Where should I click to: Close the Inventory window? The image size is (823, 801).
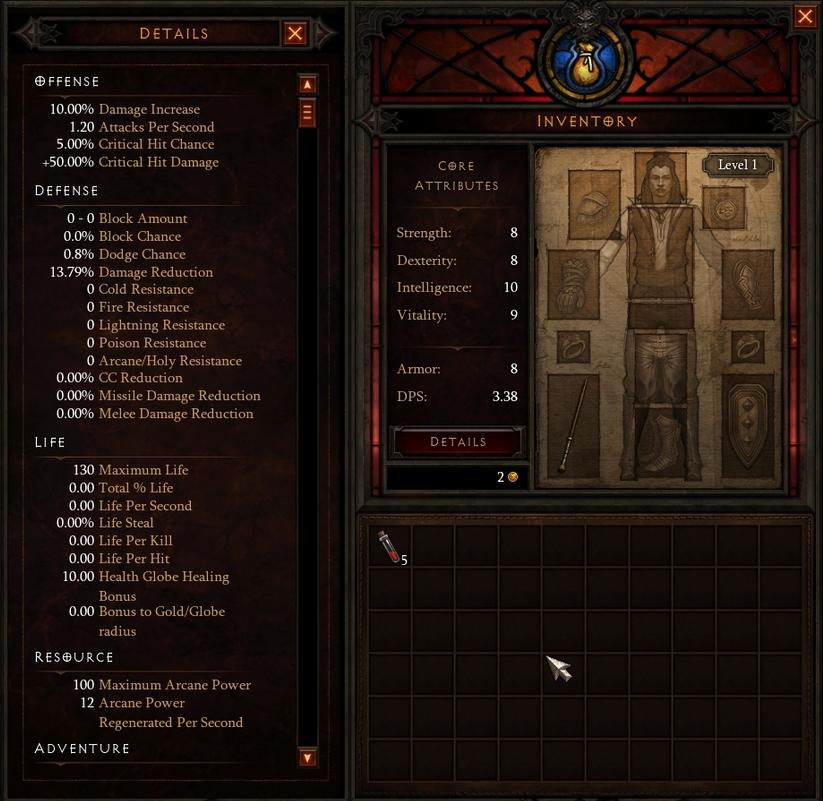[804, 16]
